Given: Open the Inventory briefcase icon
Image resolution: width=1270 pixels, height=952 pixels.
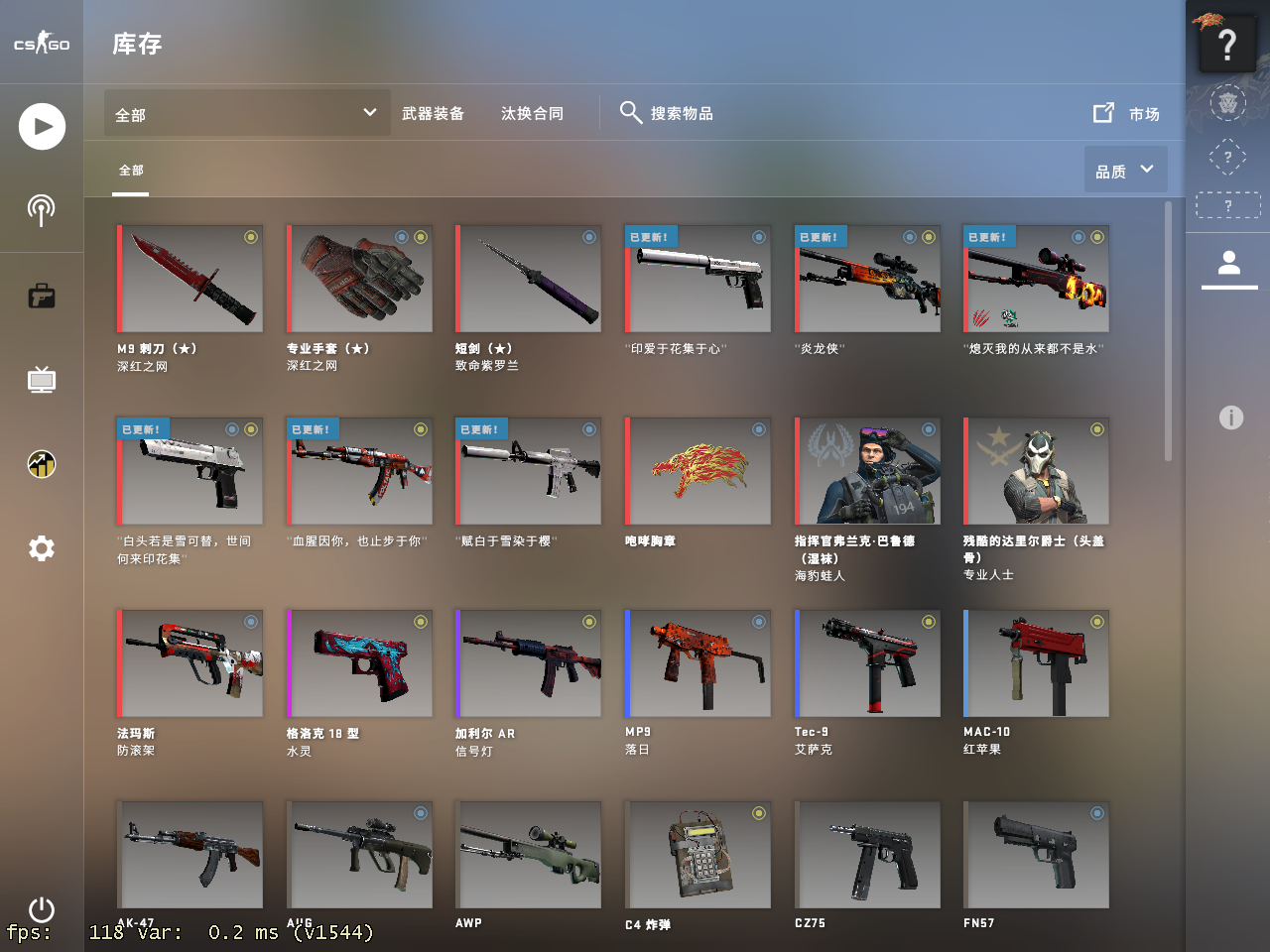Looking at the screenshot, I should tap(41, 296).
